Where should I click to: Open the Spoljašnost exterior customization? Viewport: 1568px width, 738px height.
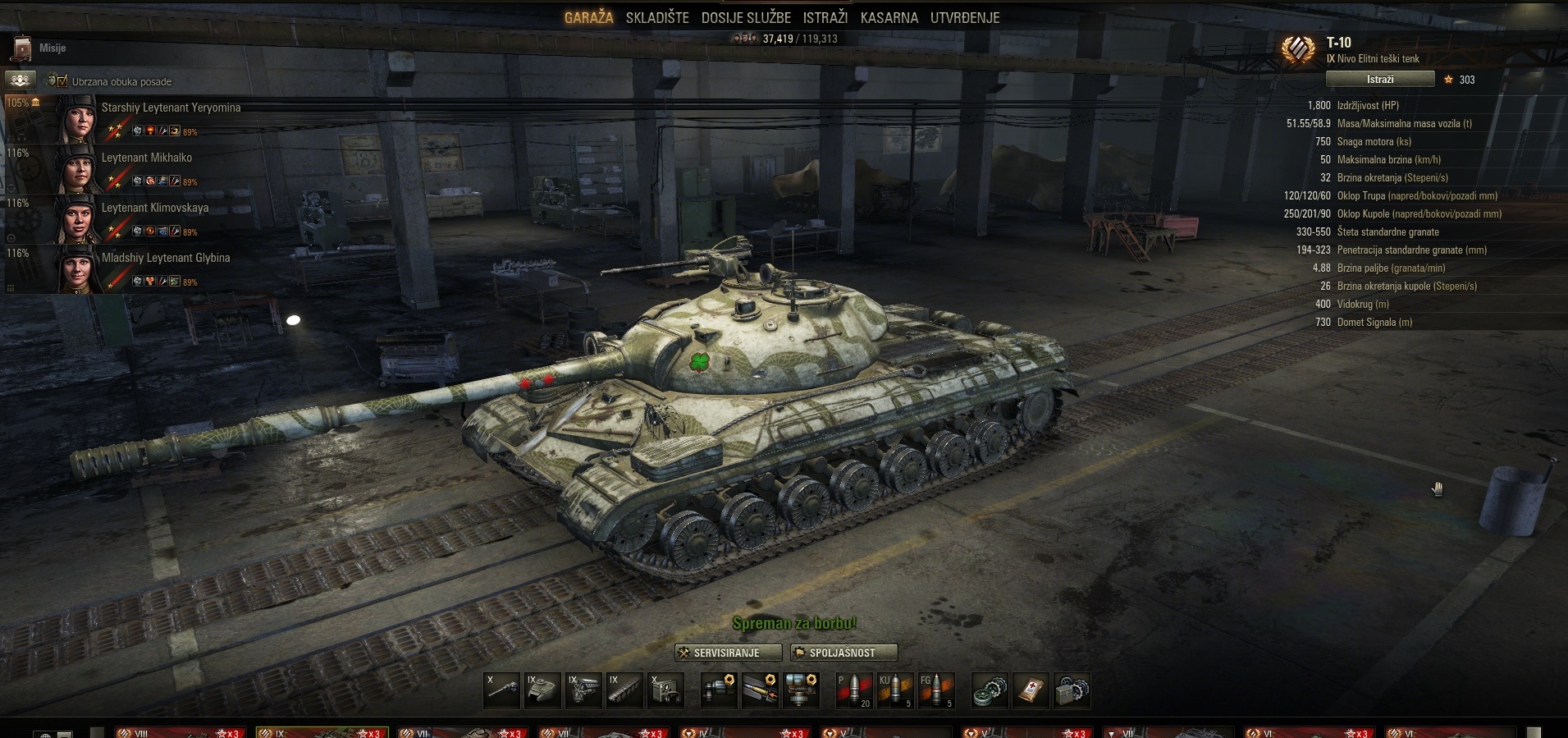point(843,653)
